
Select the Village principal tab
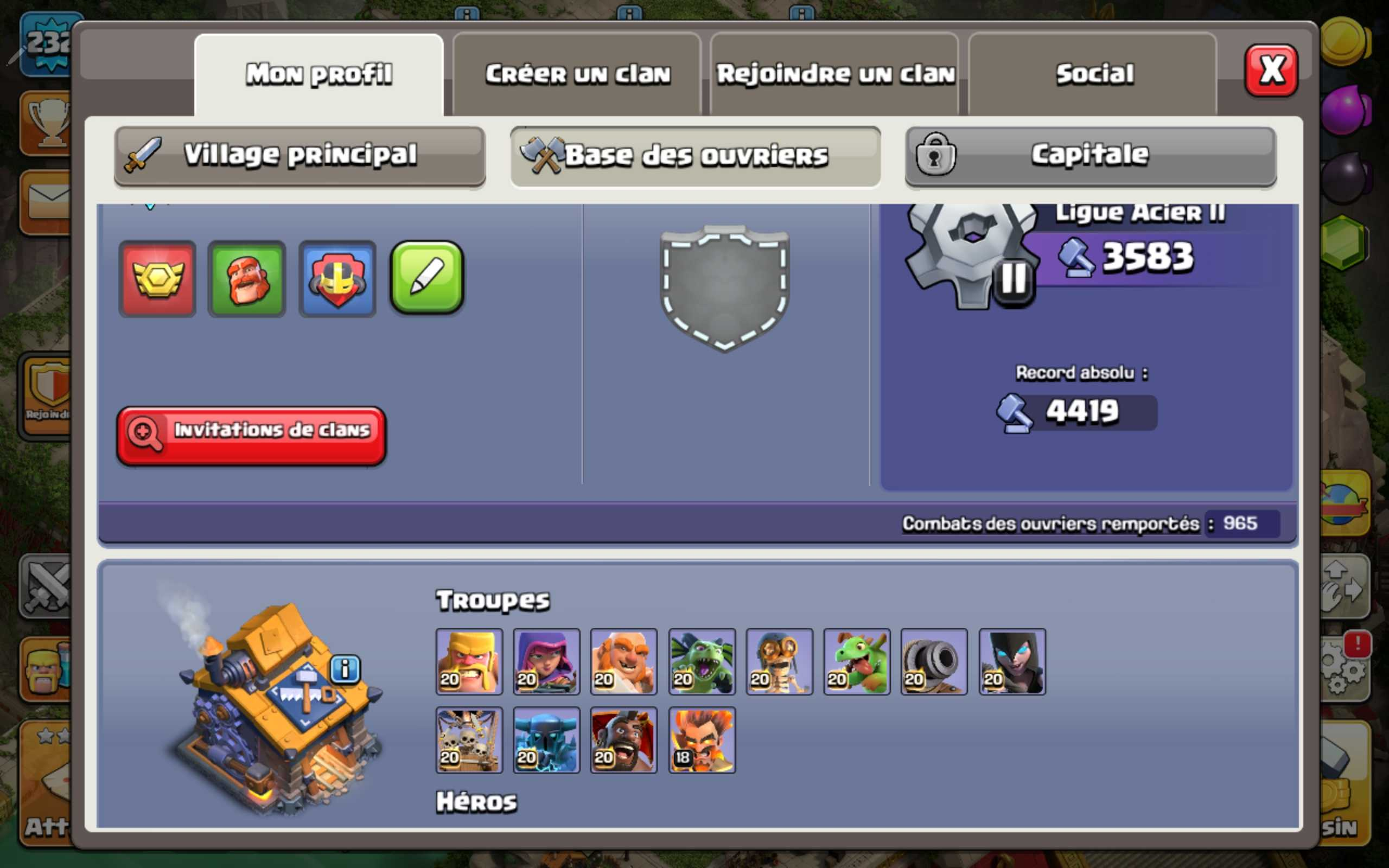click(x=298, y=155)
